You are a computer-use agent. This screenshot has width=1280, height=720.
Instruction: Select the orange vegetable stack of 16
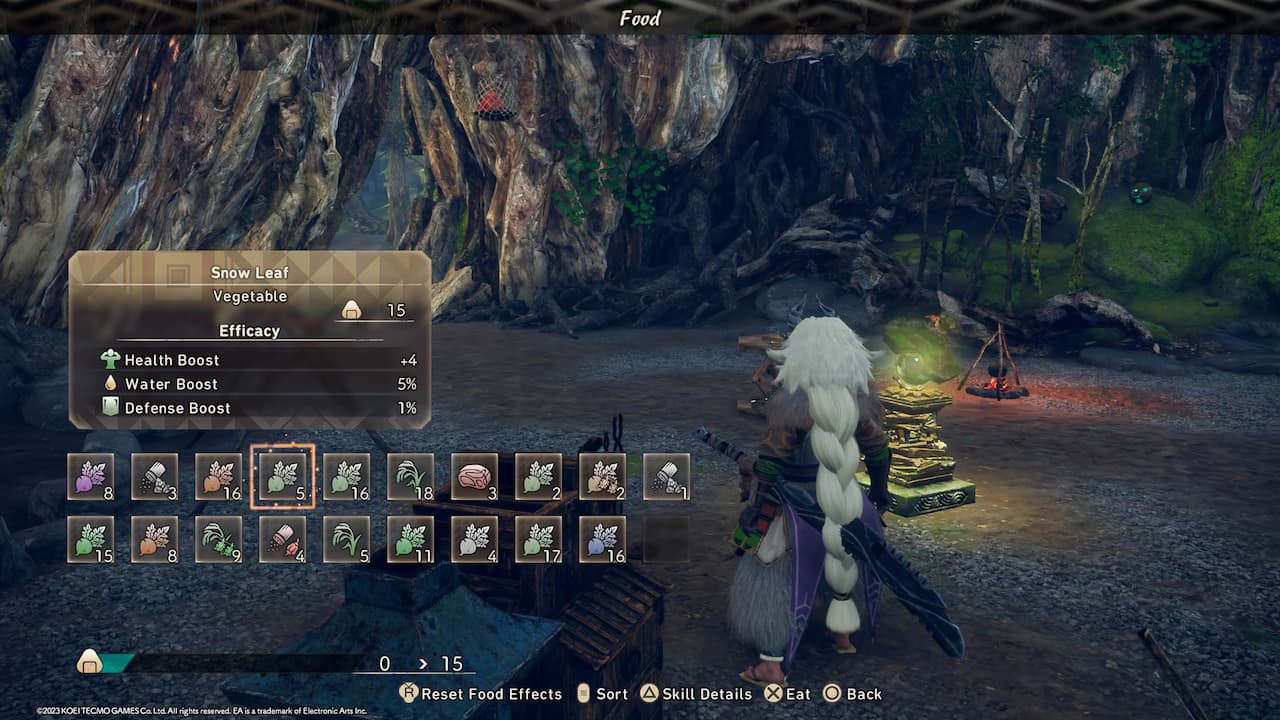pyautogui.click(x=219, y=476)
